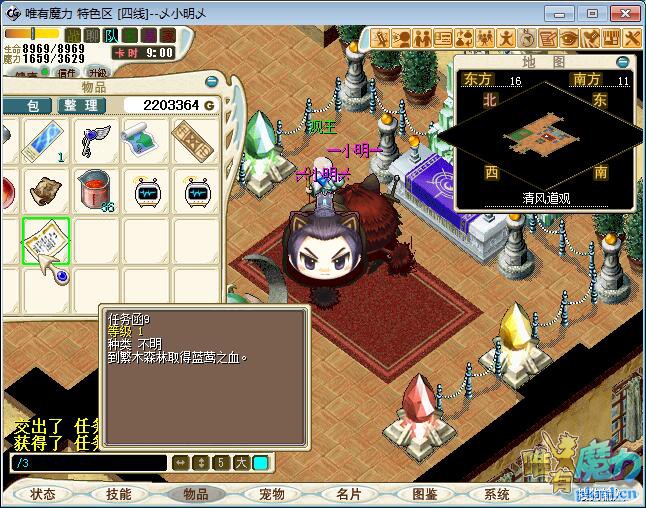Open the 图鉴 illustrated guide tab
The height and width of the screenshot is (508, 646).
tap(423, 494)
